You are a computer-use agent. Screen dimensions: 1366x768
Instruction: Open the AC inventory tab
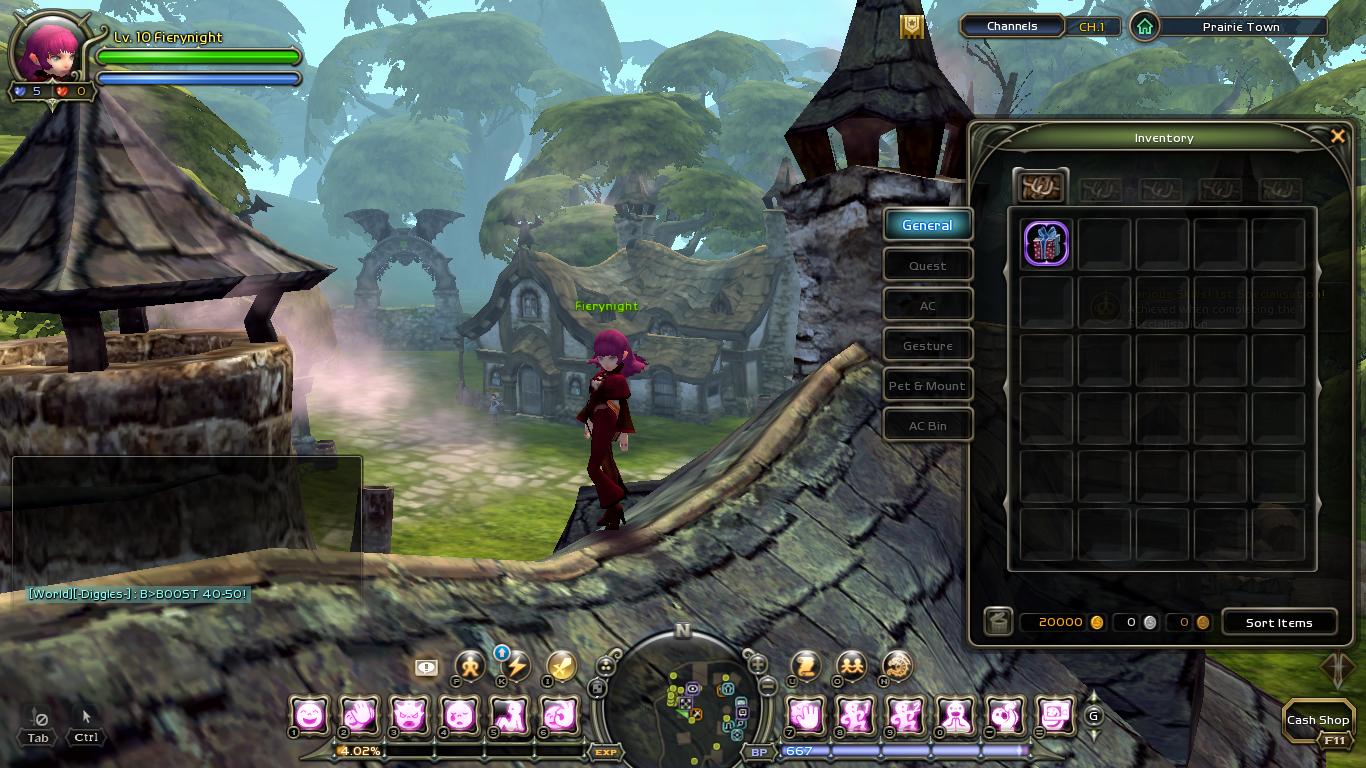pyautogui.click(x=927, y=306)
